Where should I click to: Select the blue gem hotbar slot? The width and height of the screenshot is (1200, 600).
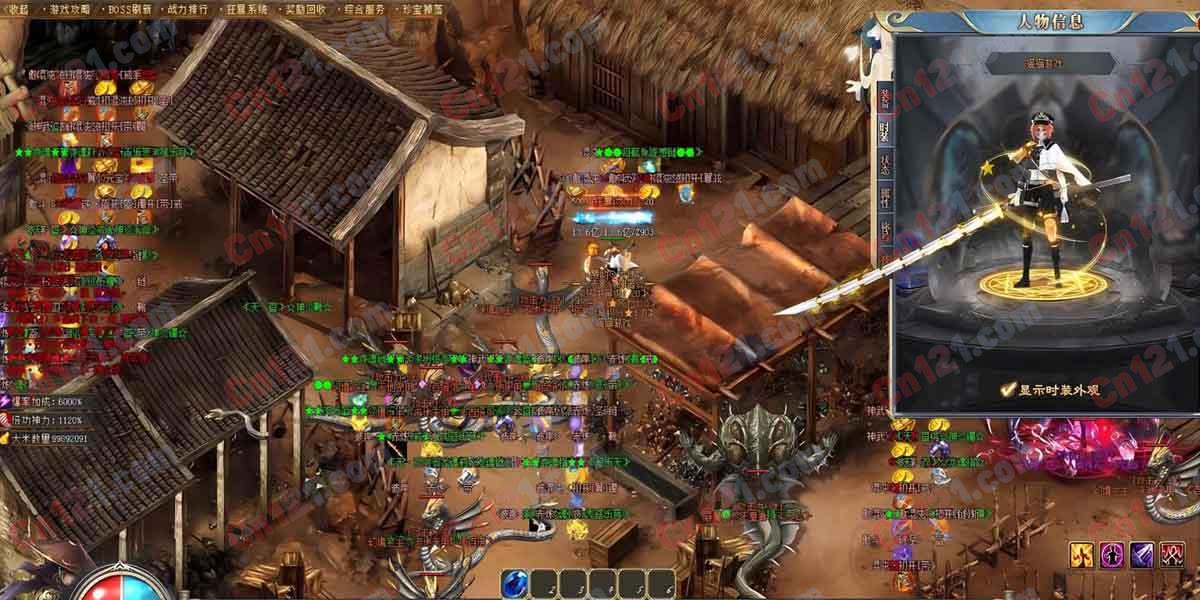pyautogui.click(x=516, y=581)
